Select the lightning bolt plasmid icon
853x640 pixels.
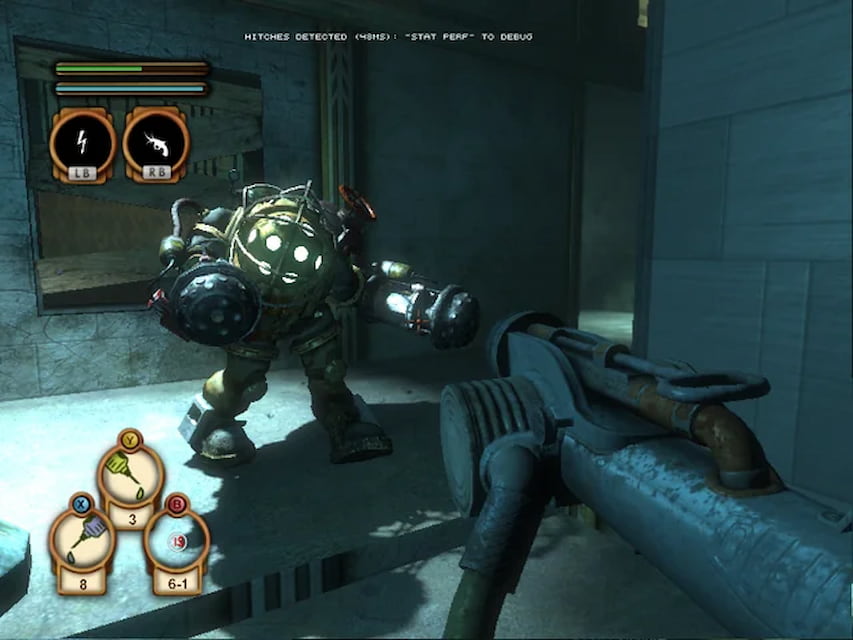coord(83,141)
